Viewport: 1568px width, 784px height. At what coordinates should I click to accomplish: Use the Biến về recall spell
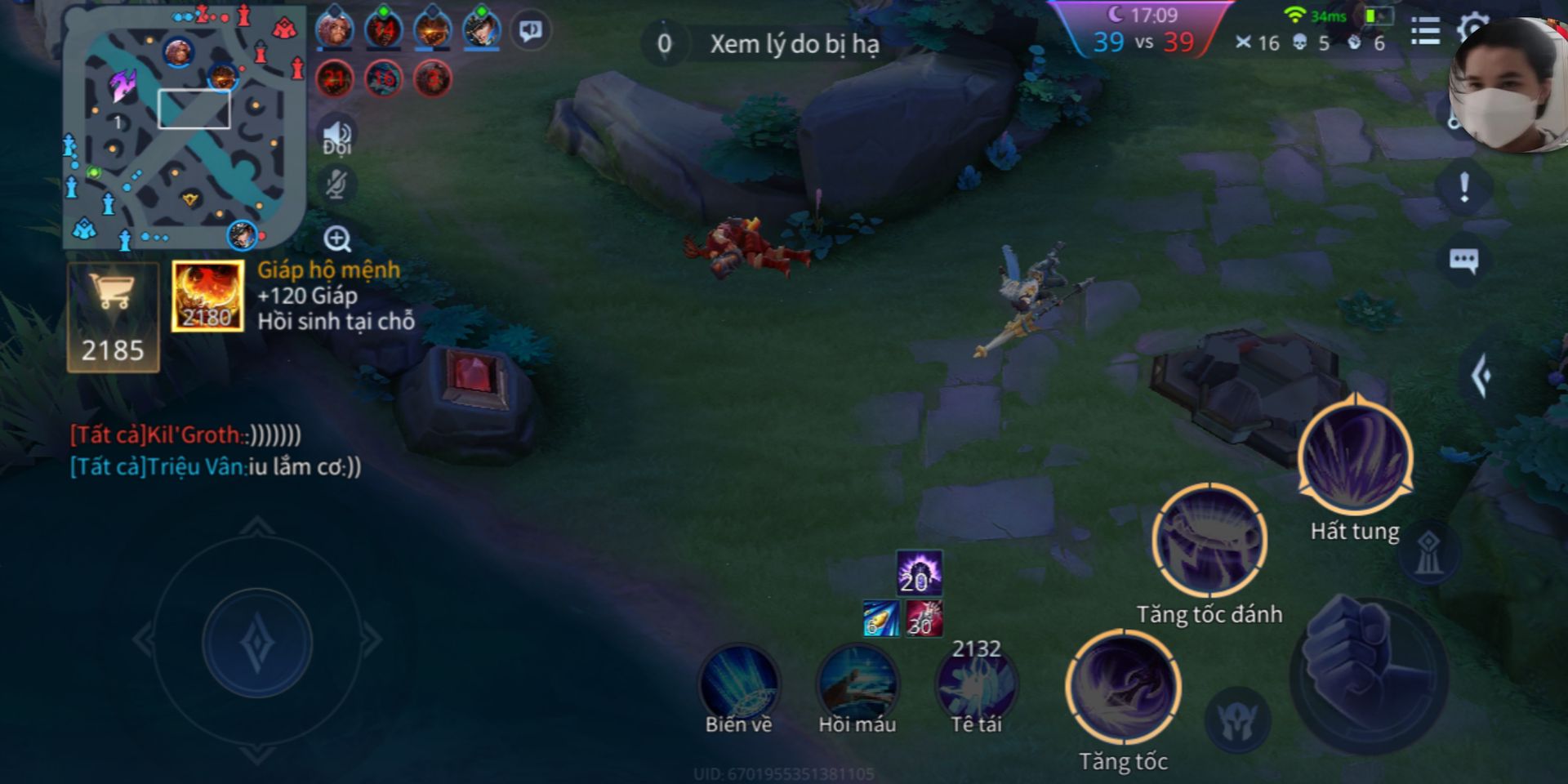(739, 684)
